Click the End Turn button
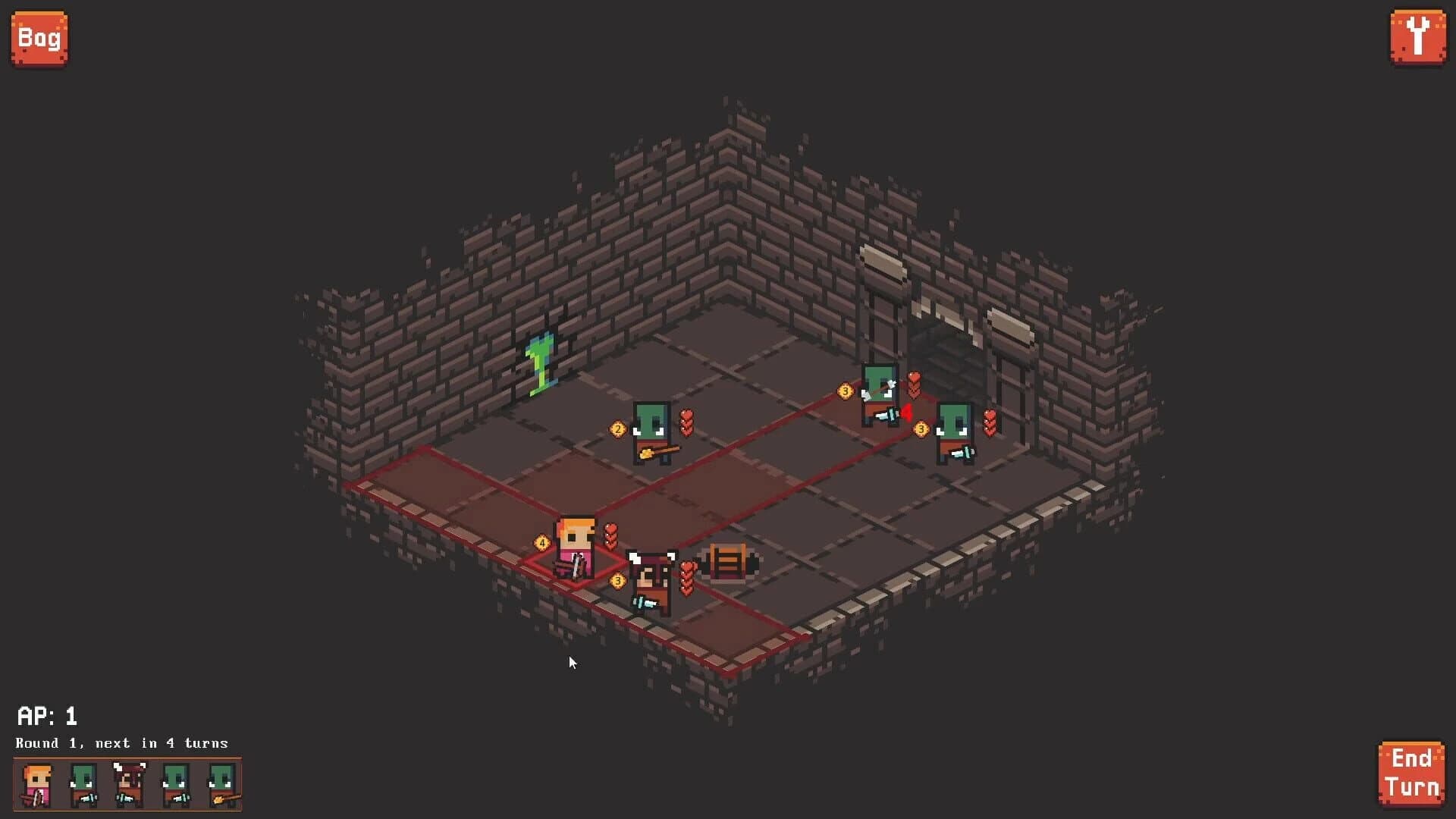 click(x=1414, y=771)
